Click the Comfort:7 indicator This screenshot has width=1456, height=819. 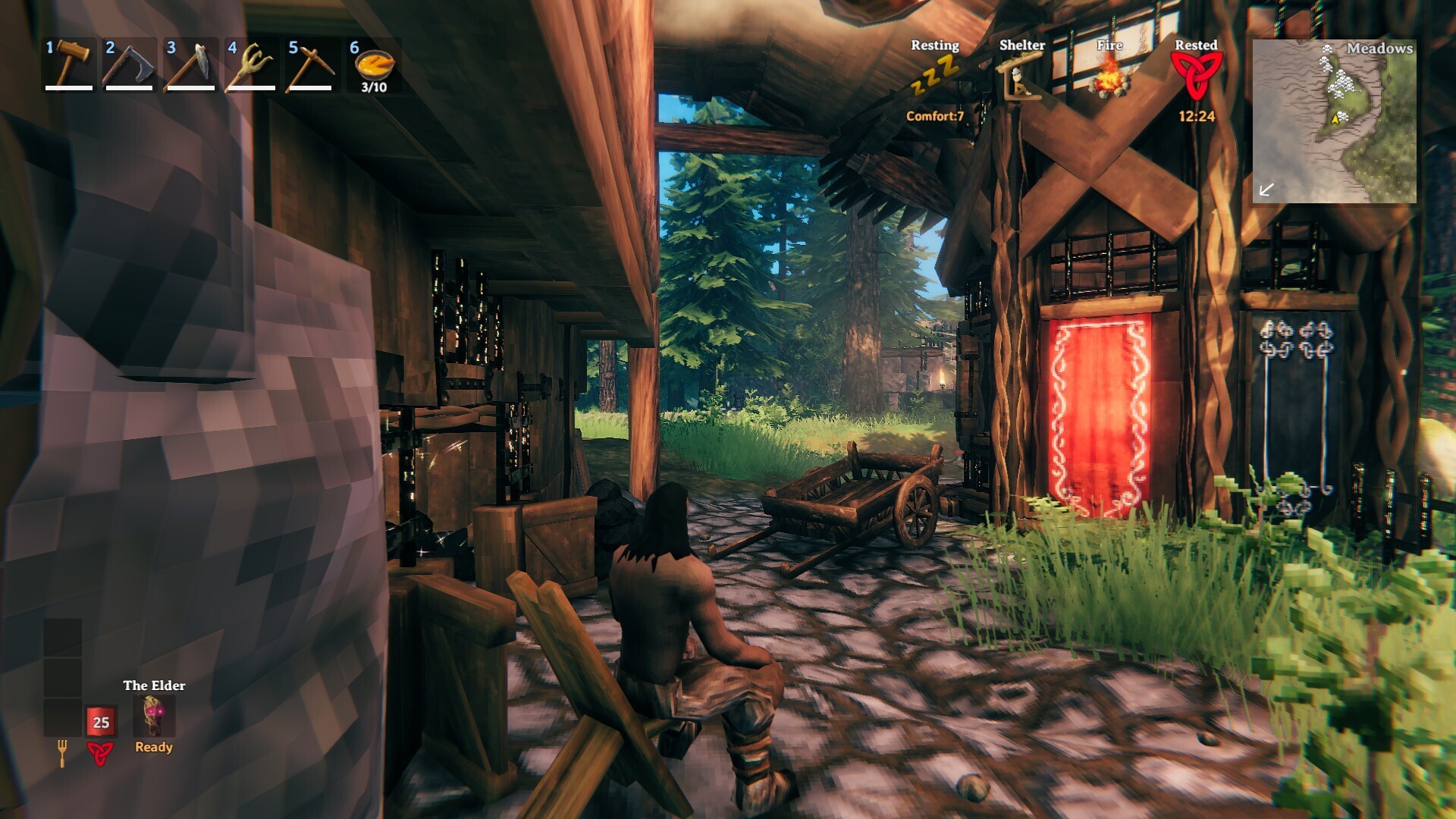[935, 118]
